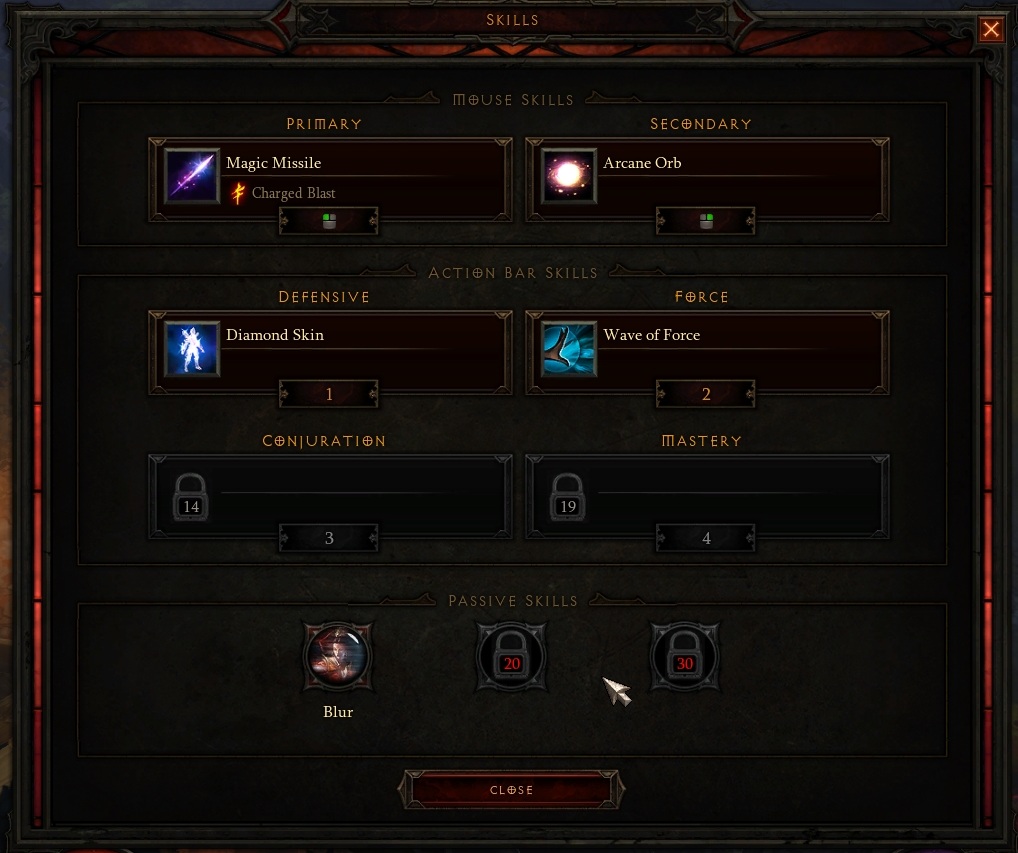Click the hotkey 1 binding under Diamond Skin

coord(329,394)
